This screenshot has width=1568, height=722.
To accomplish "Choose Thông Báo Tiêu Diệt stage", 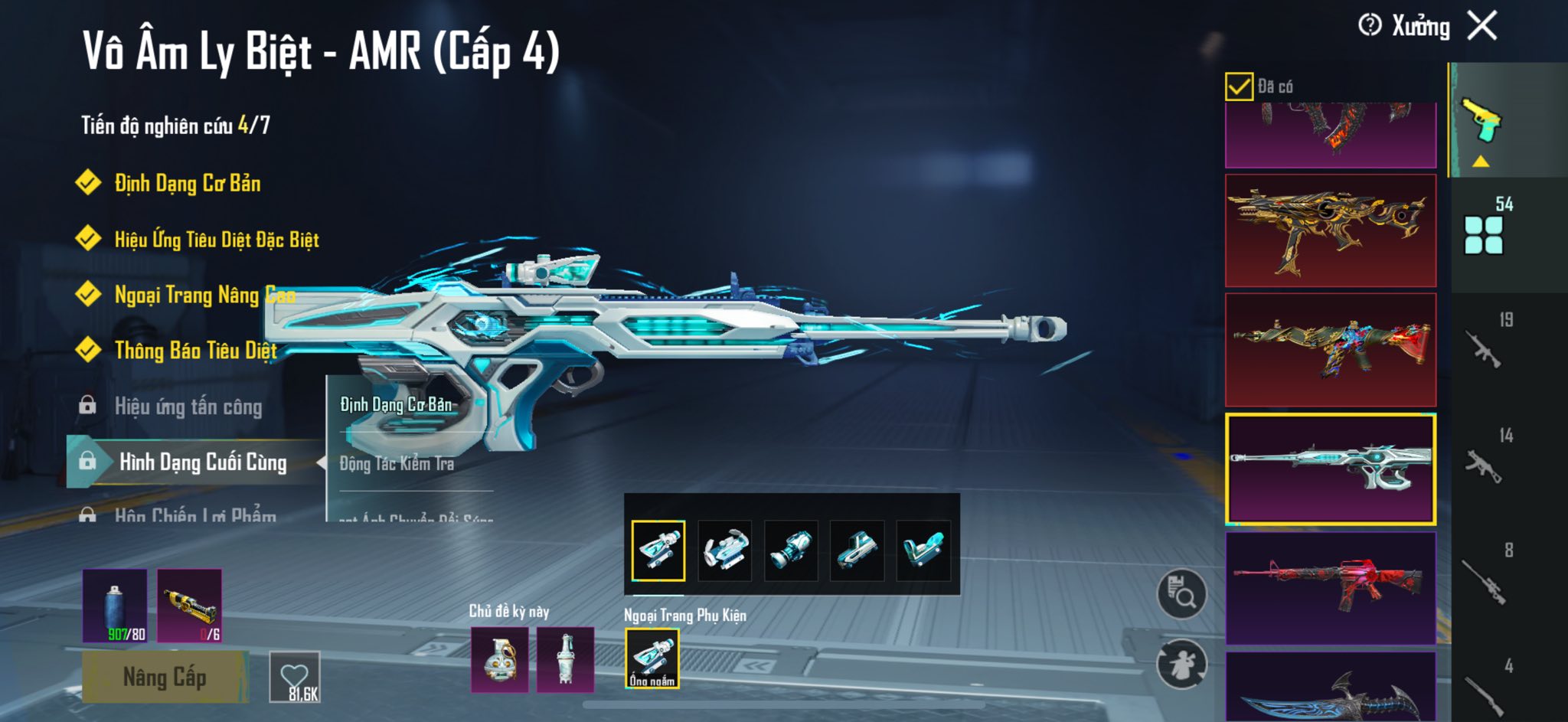I will [x=195, y=351].
